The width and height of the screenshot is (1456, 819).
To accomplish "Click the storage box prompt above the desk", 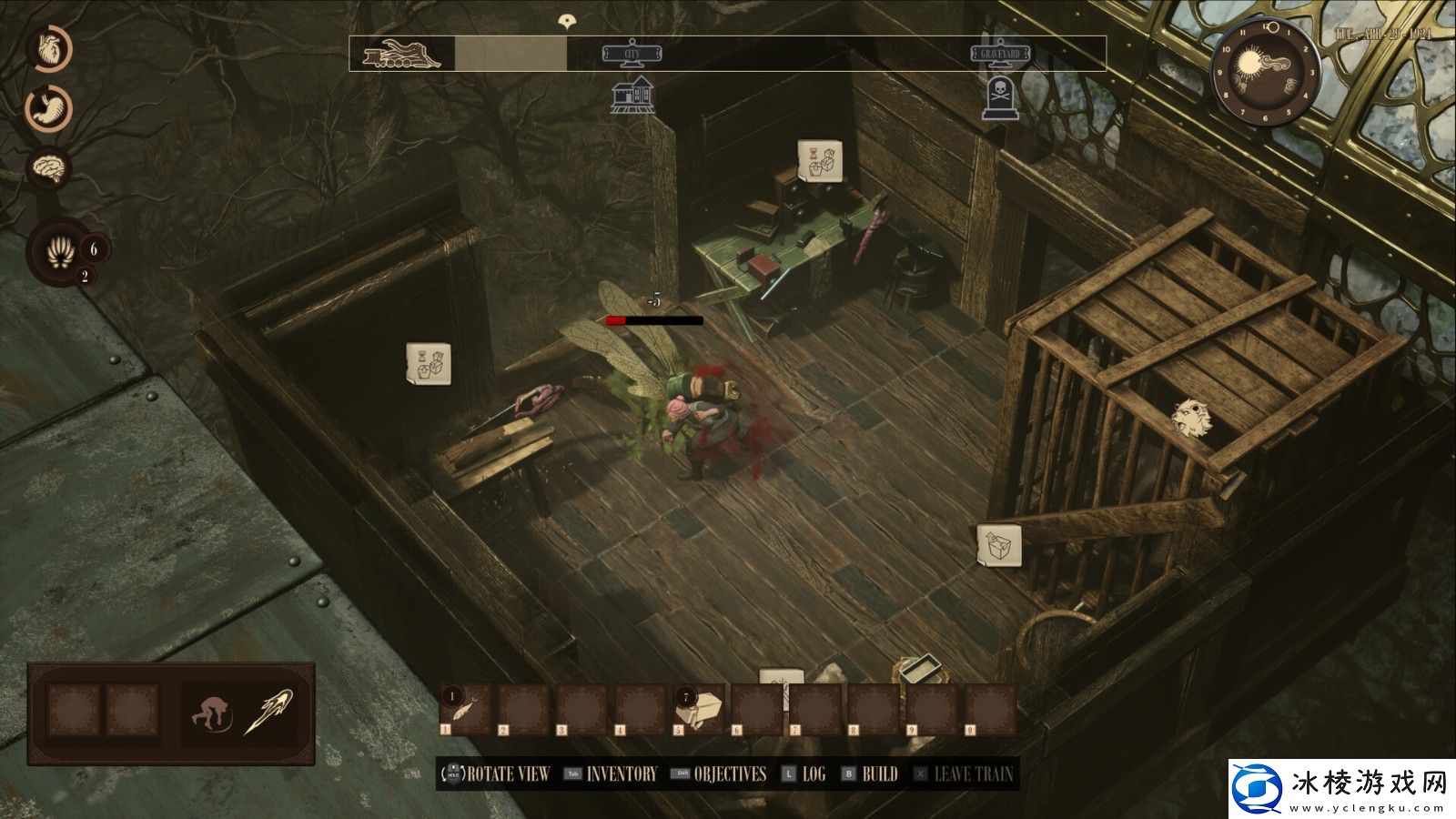I will click(x=819, y=161).
